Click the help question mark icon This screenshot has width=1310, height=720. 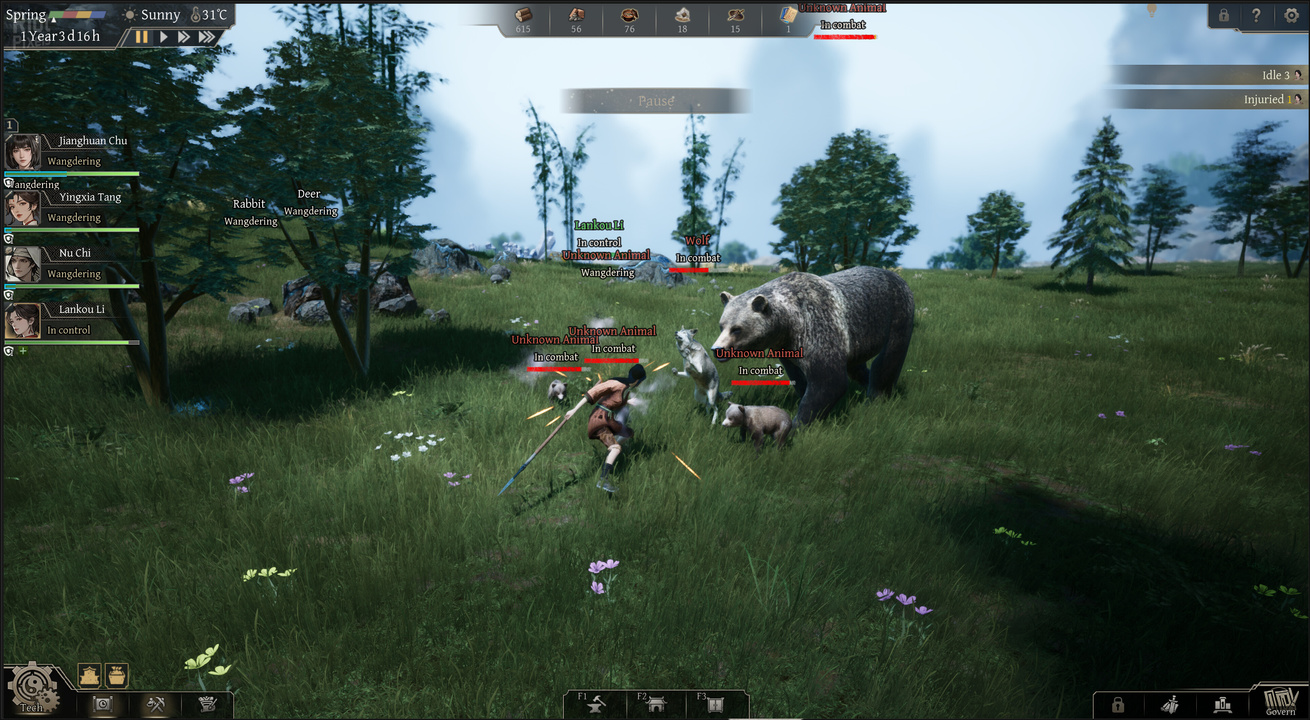point(1256,15)
